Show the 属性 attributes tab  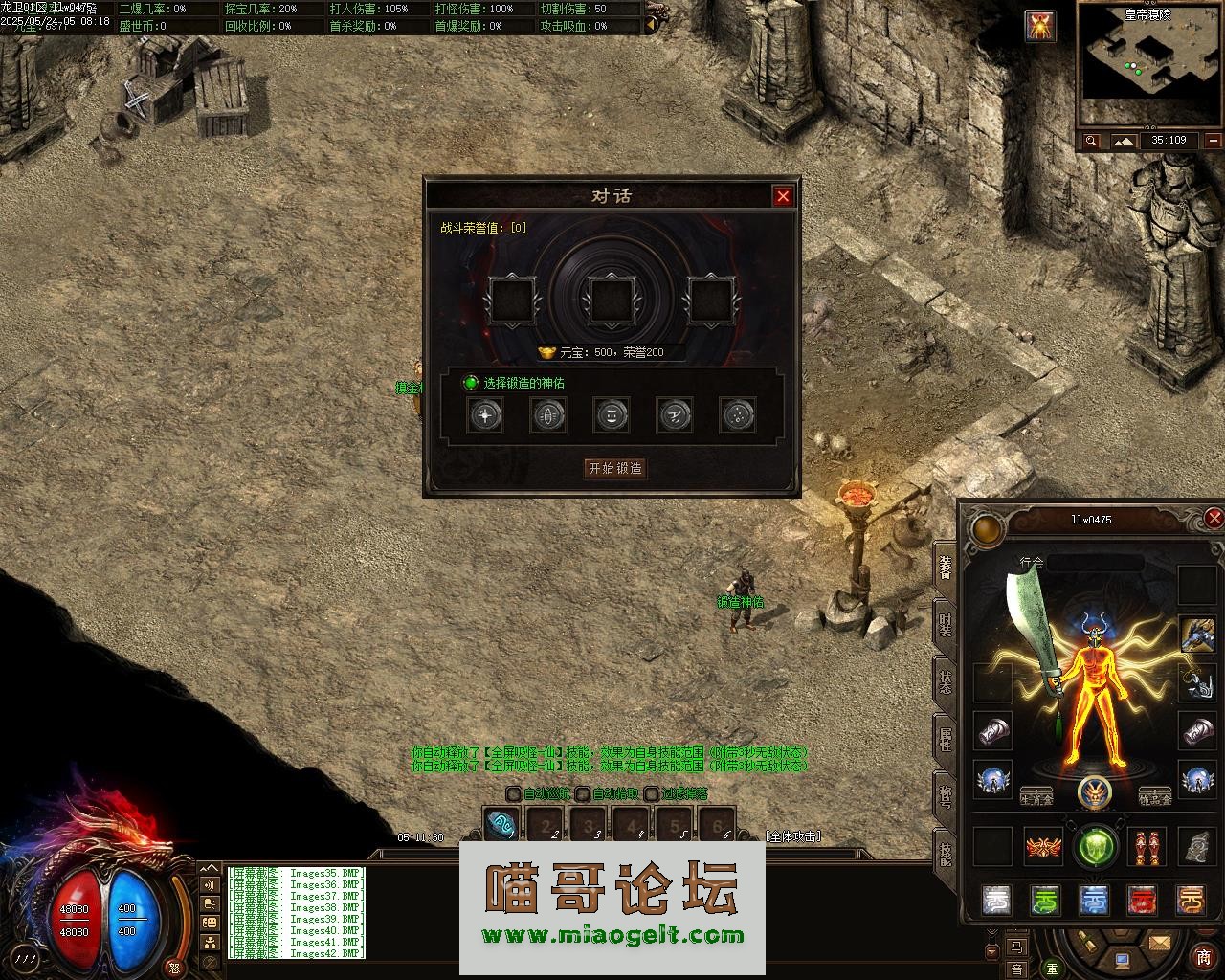click(946, 739)
